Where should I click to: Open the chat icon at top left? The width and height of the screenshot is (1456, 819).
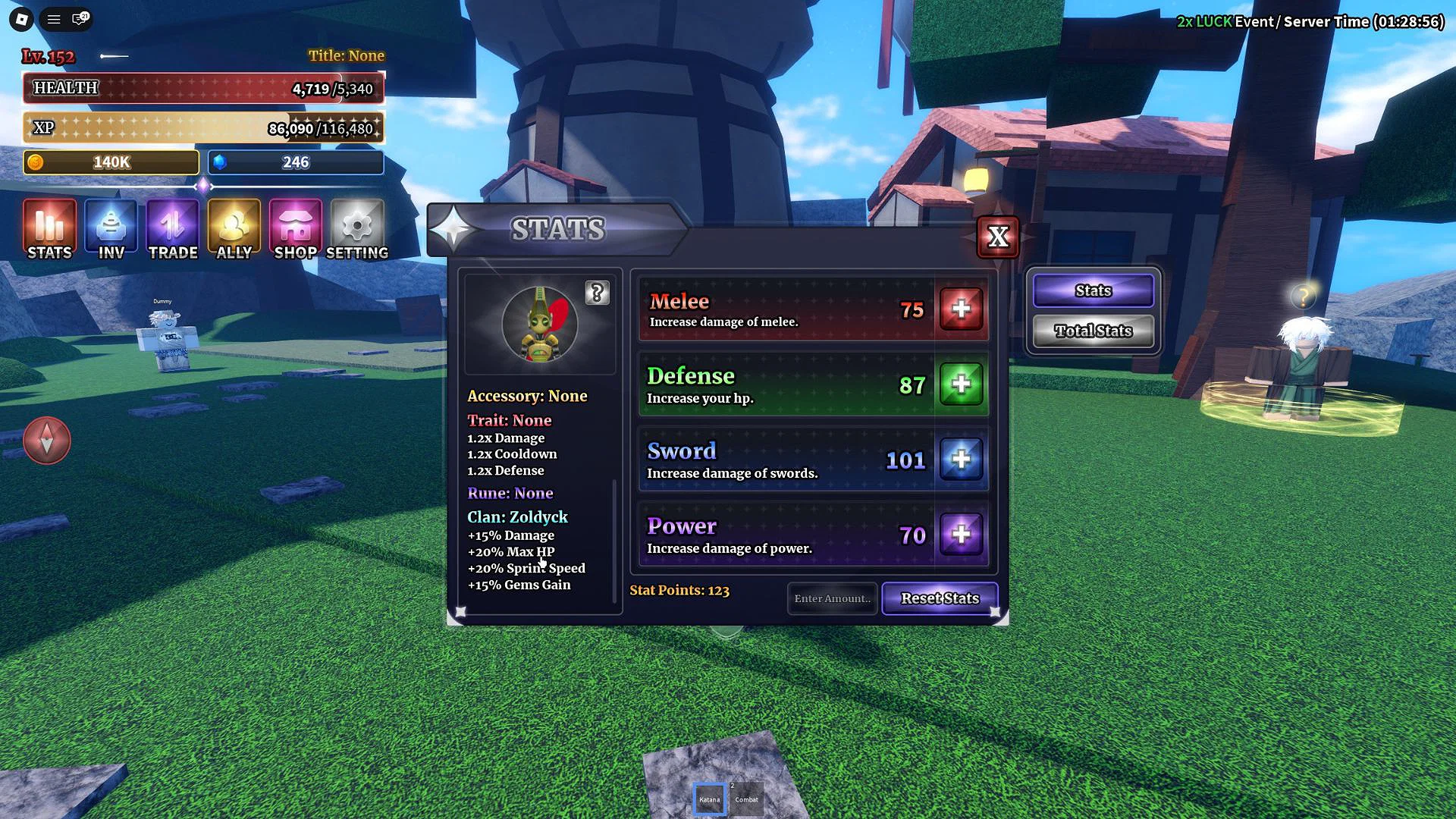point(78,20)
